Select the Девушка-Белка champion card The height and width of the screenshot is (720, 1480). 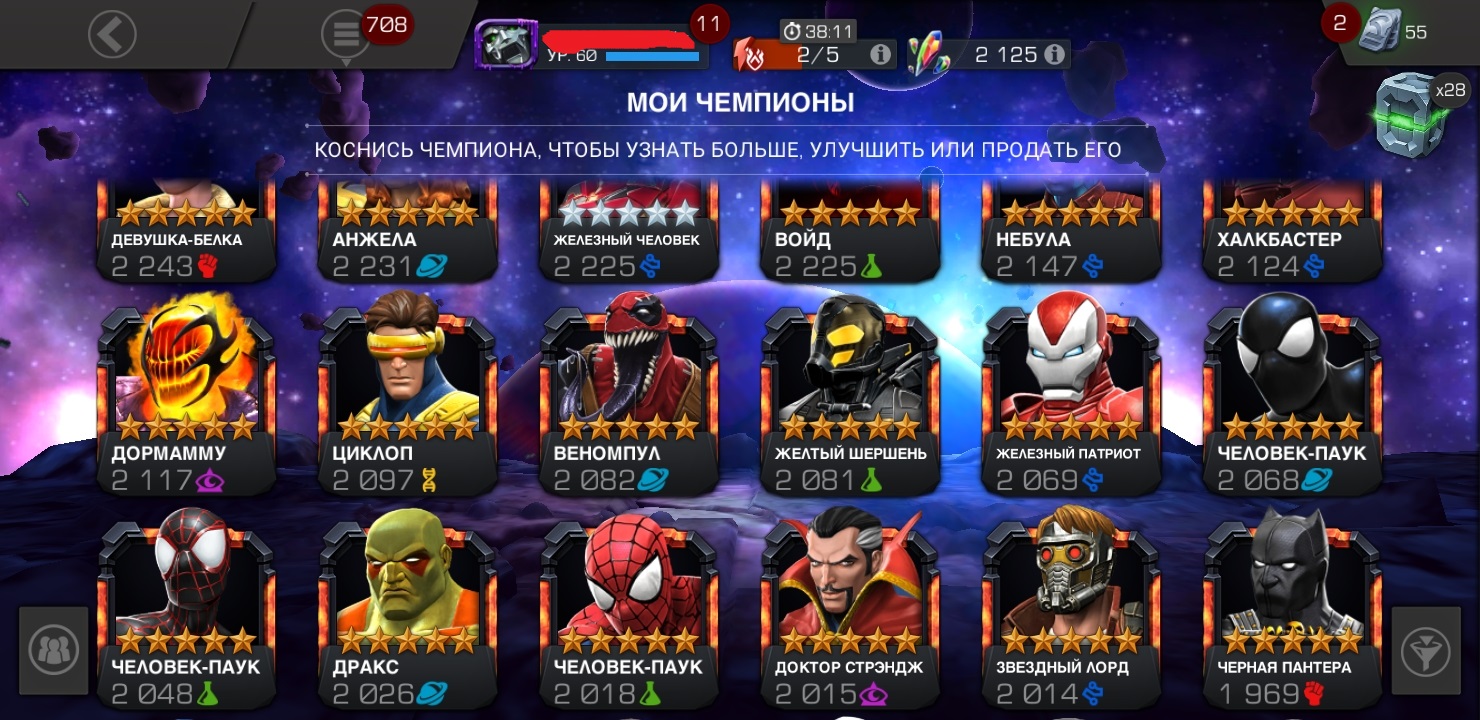point(186,235)
